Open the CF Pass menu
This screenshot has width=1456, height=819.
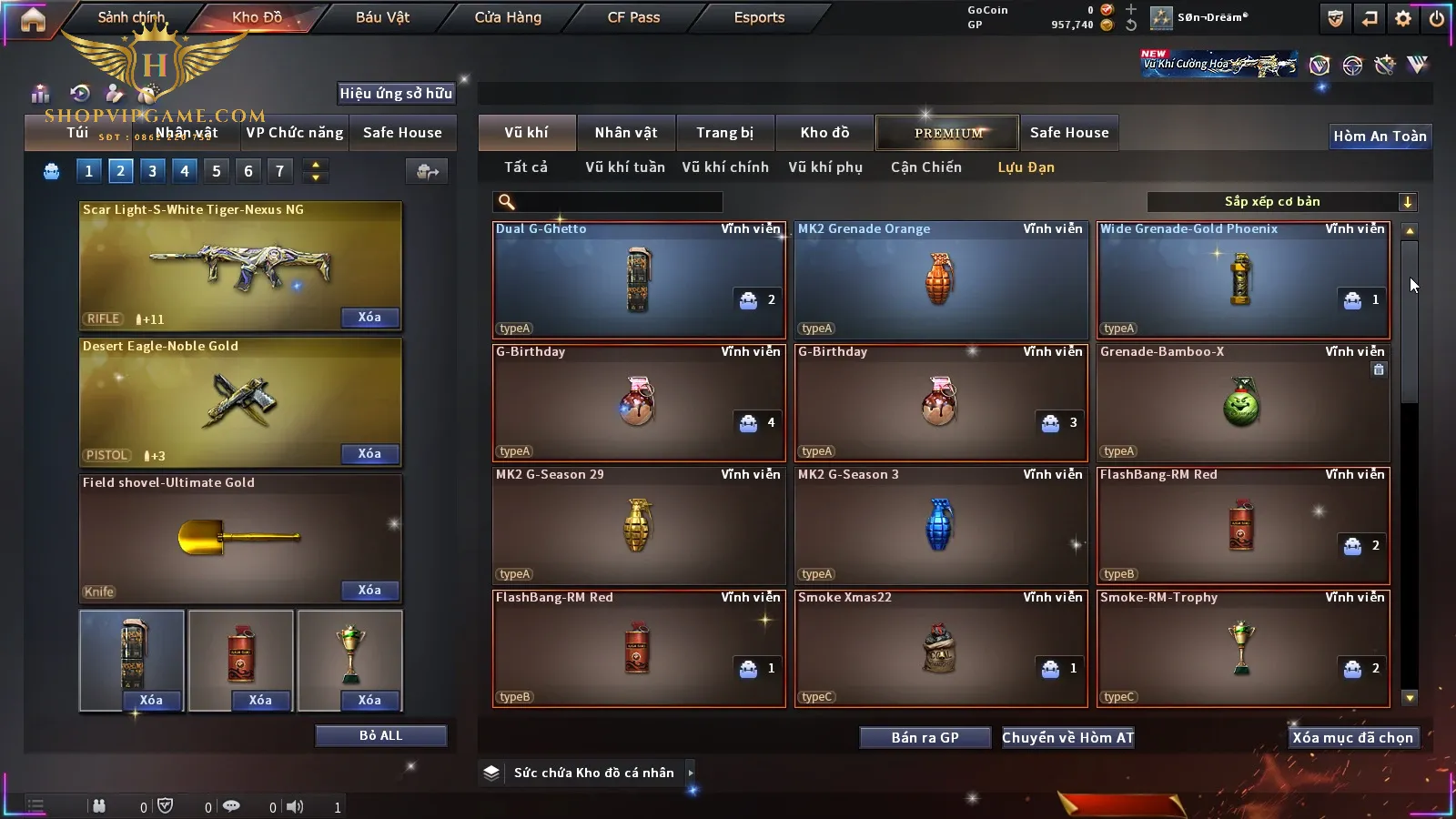(x=633, y=17)
